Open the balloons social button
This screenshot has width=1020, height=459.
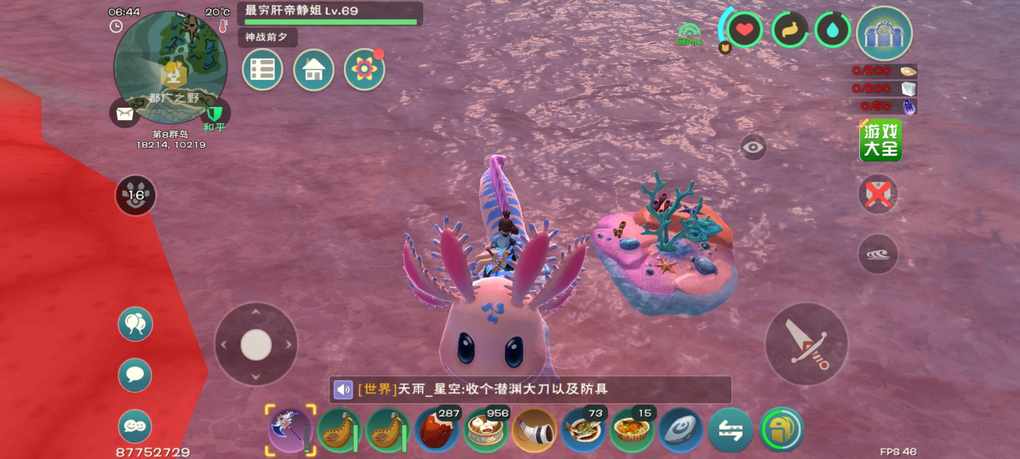[x=135, y=324]
